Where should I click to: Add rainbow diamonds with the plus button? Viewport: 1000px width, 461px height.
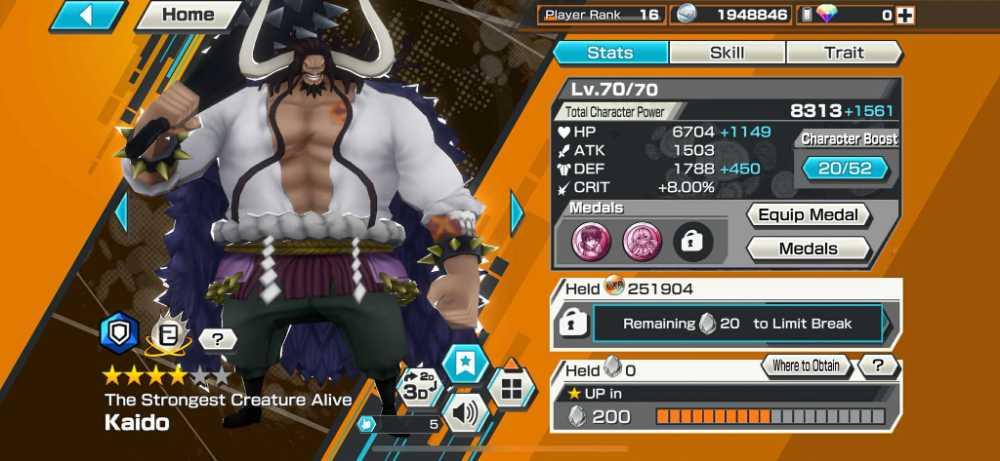pyautogui.click(x=906, y=15)
